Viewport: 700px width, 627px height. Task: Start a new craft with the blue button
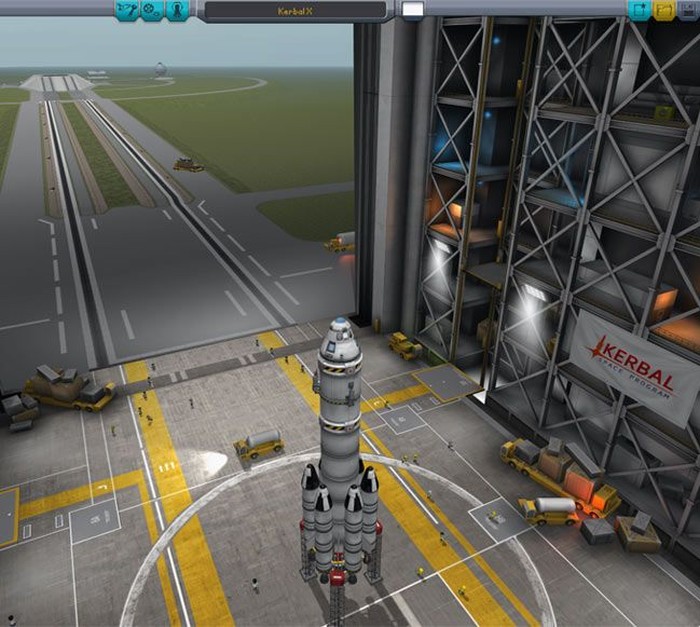pos(638,11)
